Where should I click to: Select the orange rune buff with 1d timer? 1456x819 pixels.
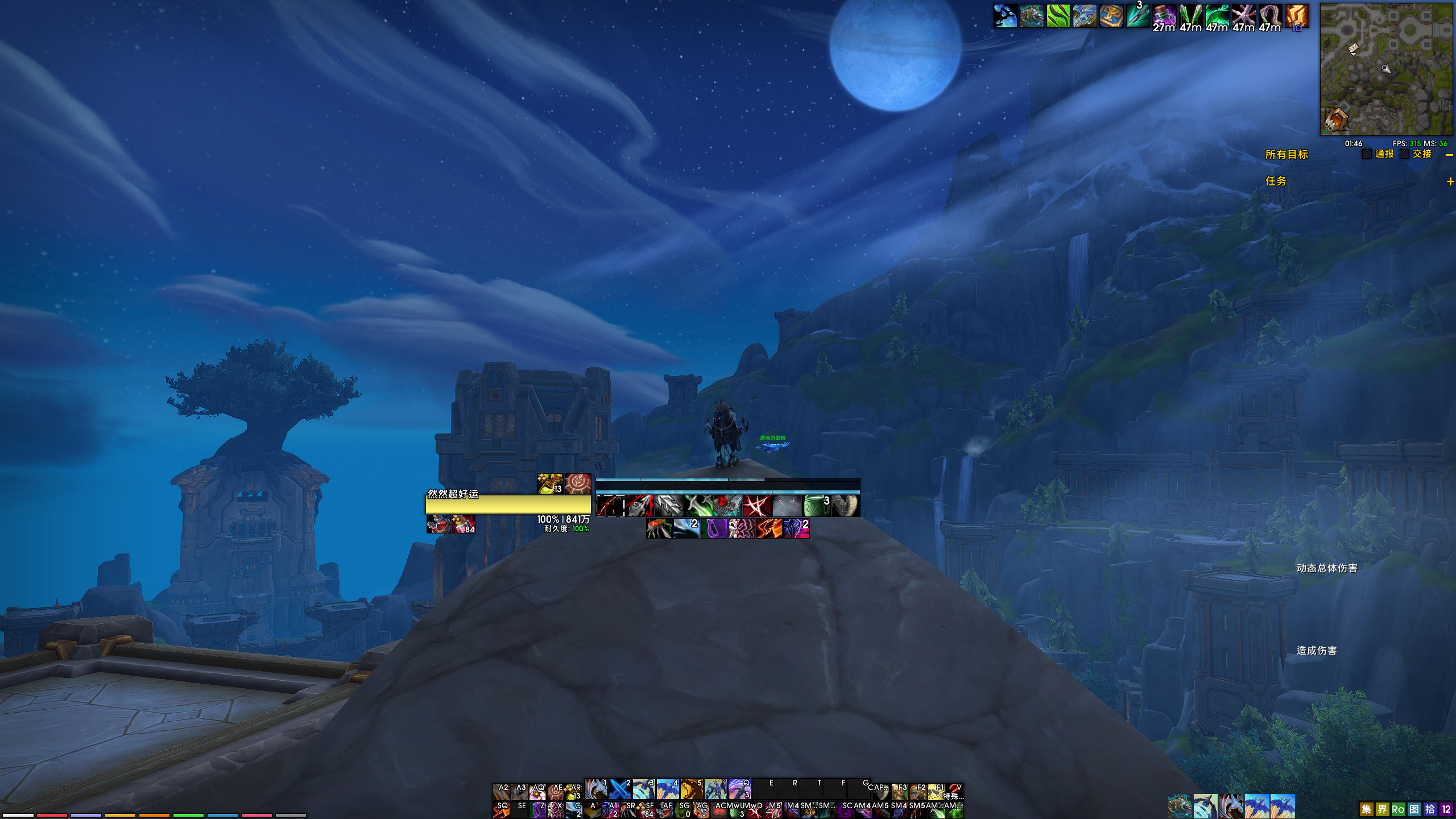(x=1297, y=16)
